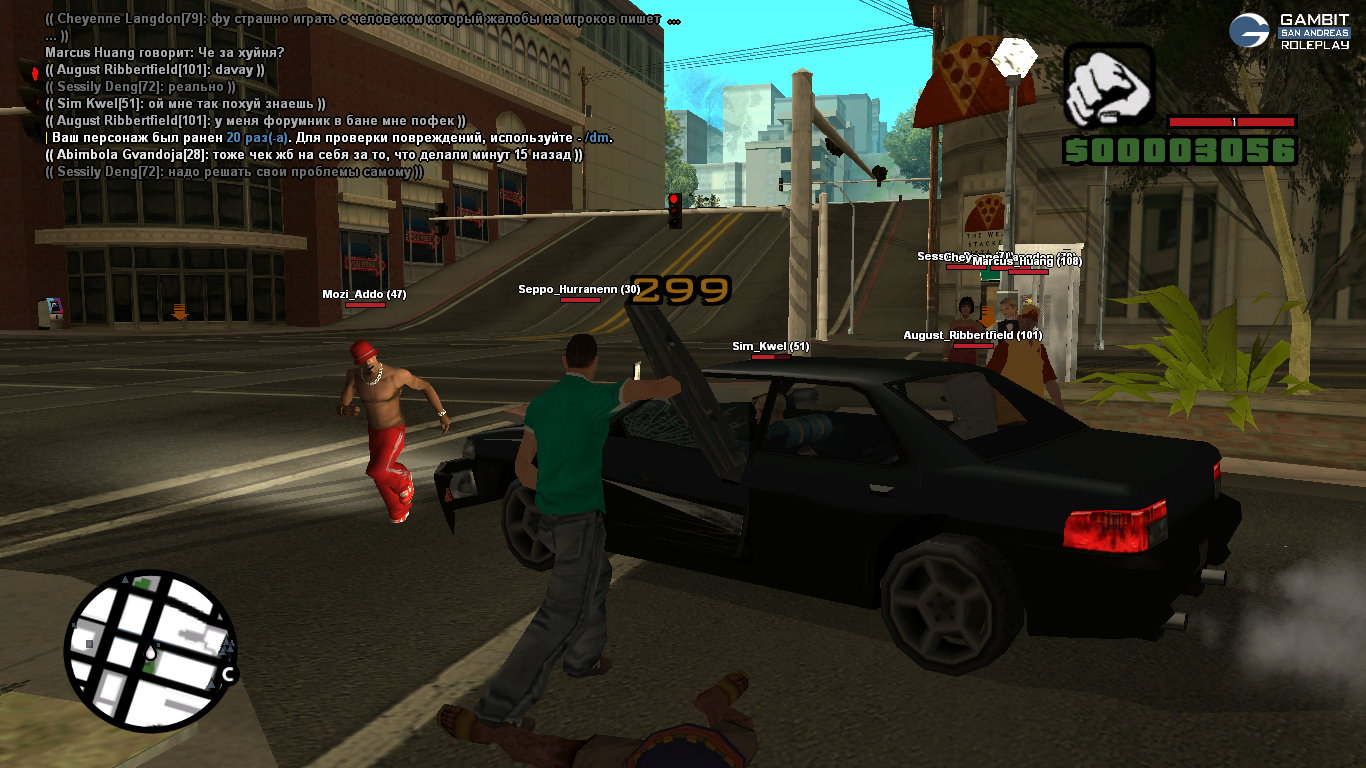Image resolution: width=1366 pixels, height=768 pixels.
Task: Click the circular radar minimap
Action: 152,651
